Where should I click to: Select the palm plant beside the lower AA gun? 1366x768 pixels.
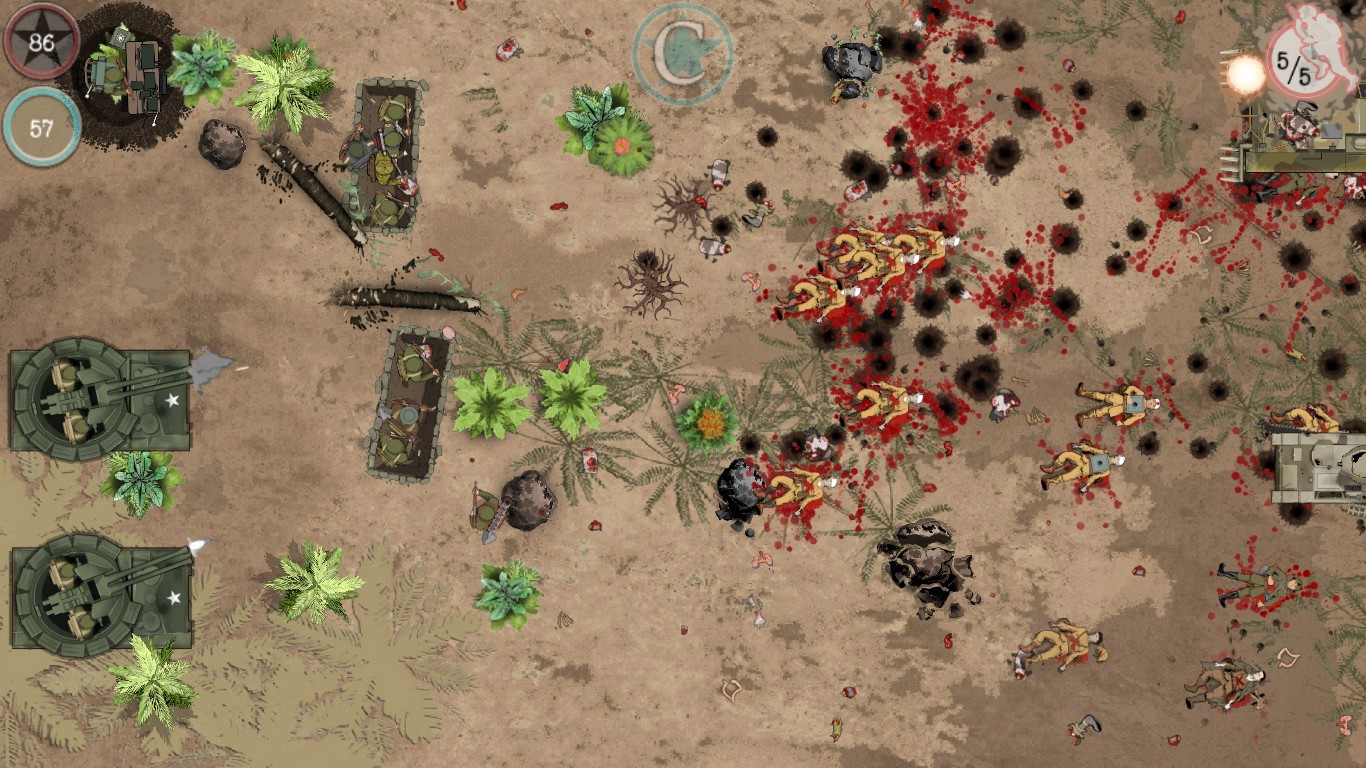tap(150, 680)
